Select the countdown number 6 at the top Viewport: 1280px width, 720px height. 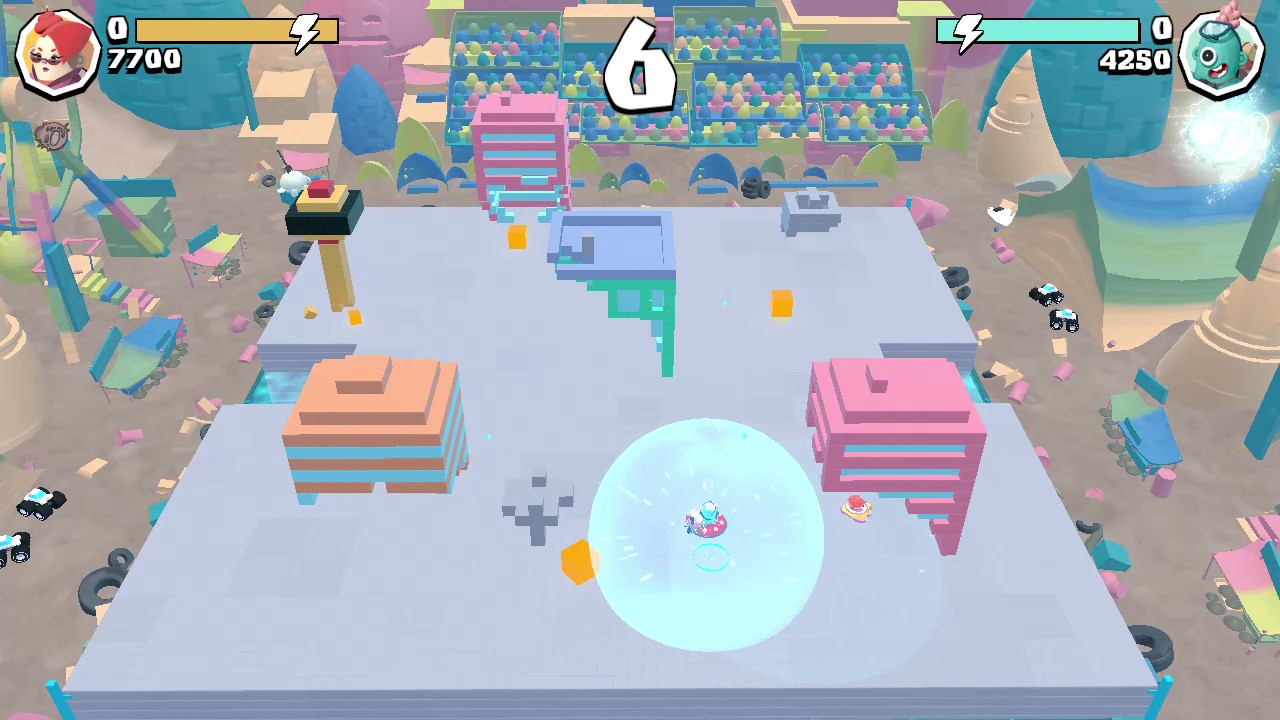(638, 62)
